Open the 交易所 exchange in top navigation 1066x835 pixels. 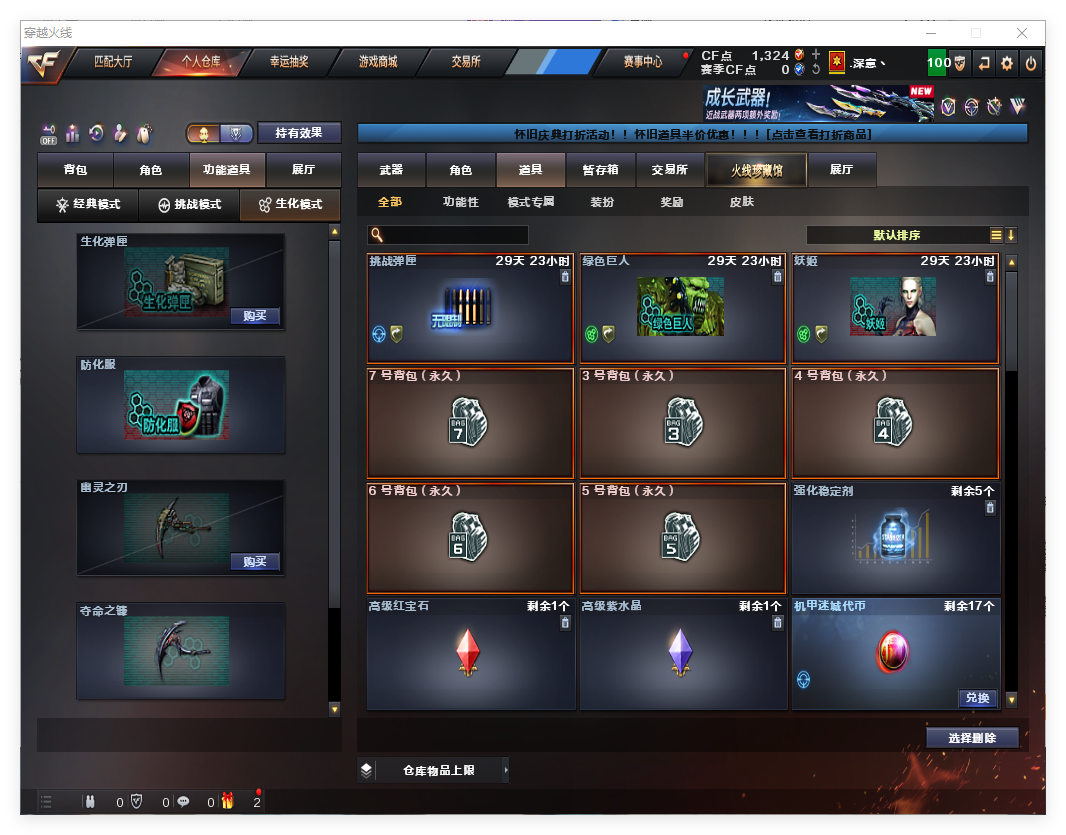465,62
